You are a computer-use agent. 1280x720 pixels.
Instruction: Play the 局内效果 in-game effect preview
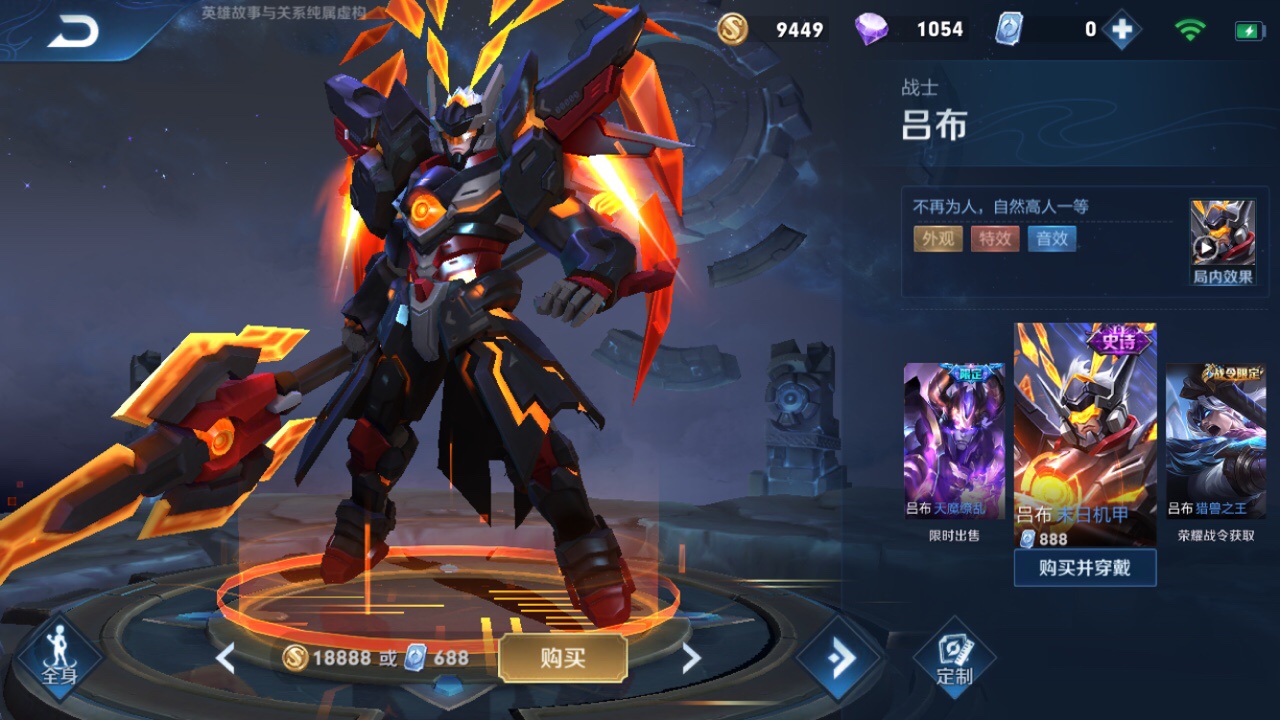1222,241
